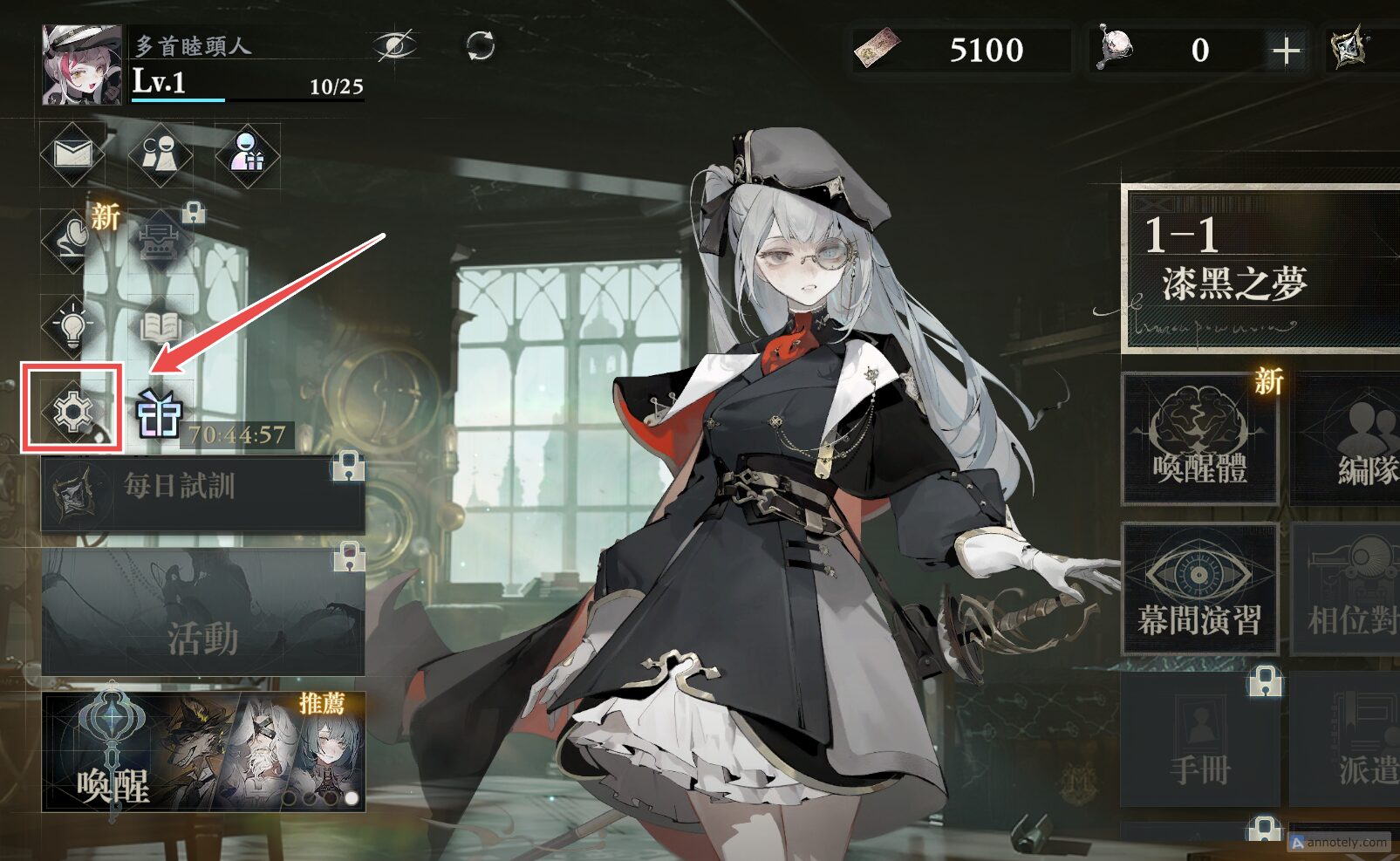
Task: Open the friends icon
Action: pyautogui.click(x=160, y=154)
